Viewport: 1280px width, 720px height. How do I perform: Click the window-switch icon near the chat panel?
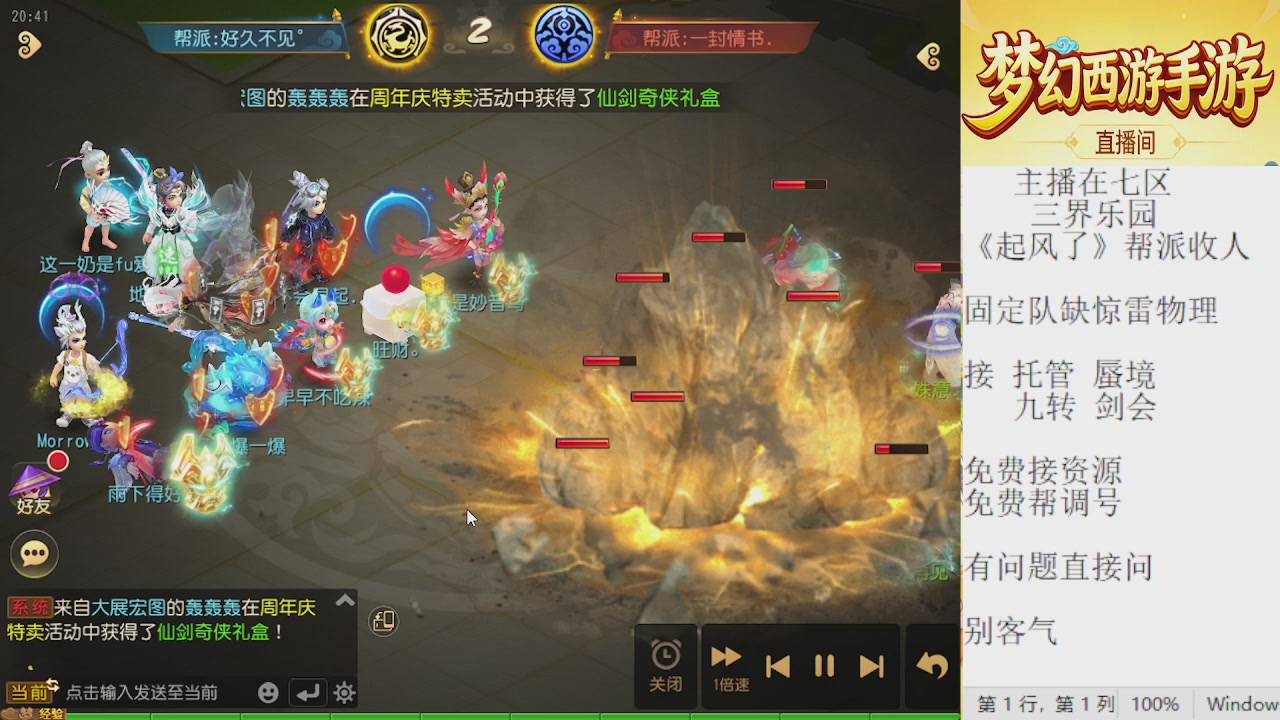(x=383, y=620)
